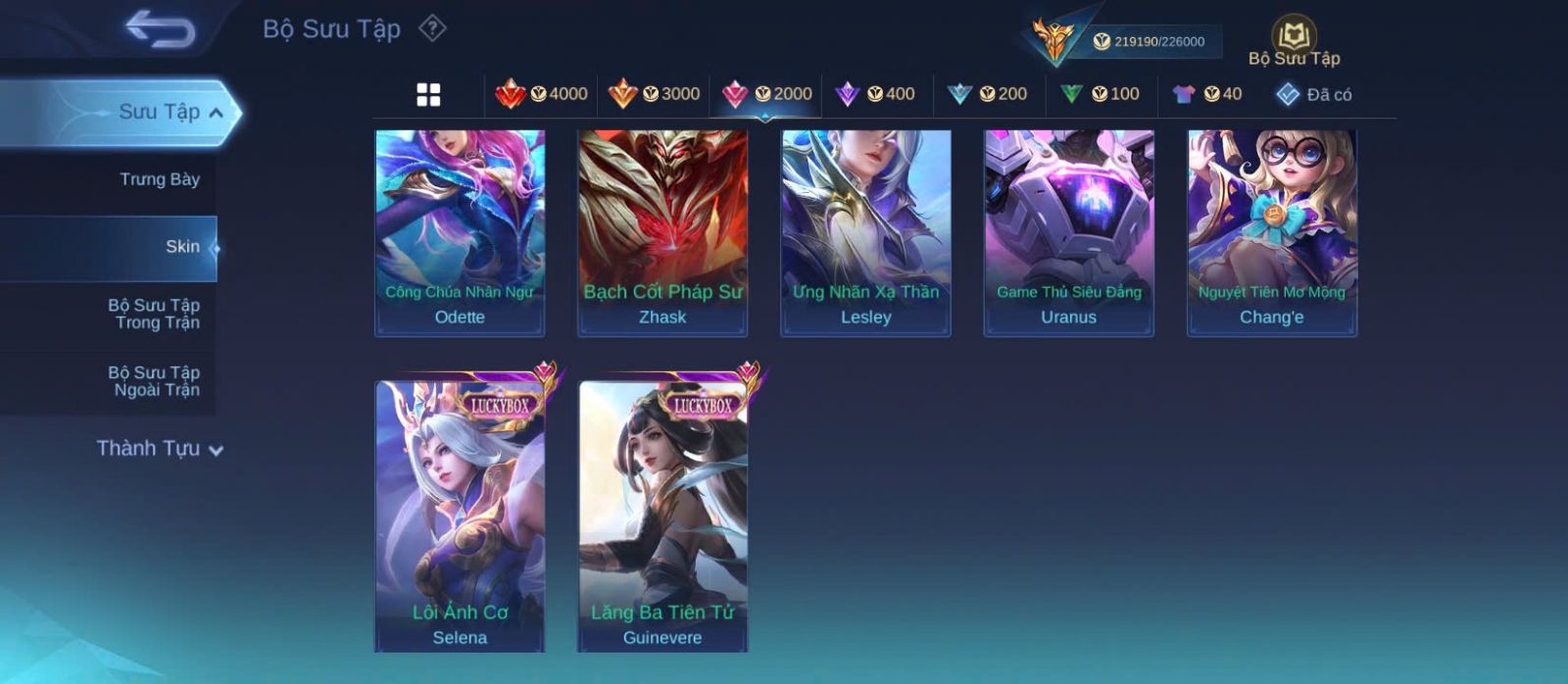Open Bộ Sưu Tập Trong Trận

pyautogui.click(x=154, y=314)
